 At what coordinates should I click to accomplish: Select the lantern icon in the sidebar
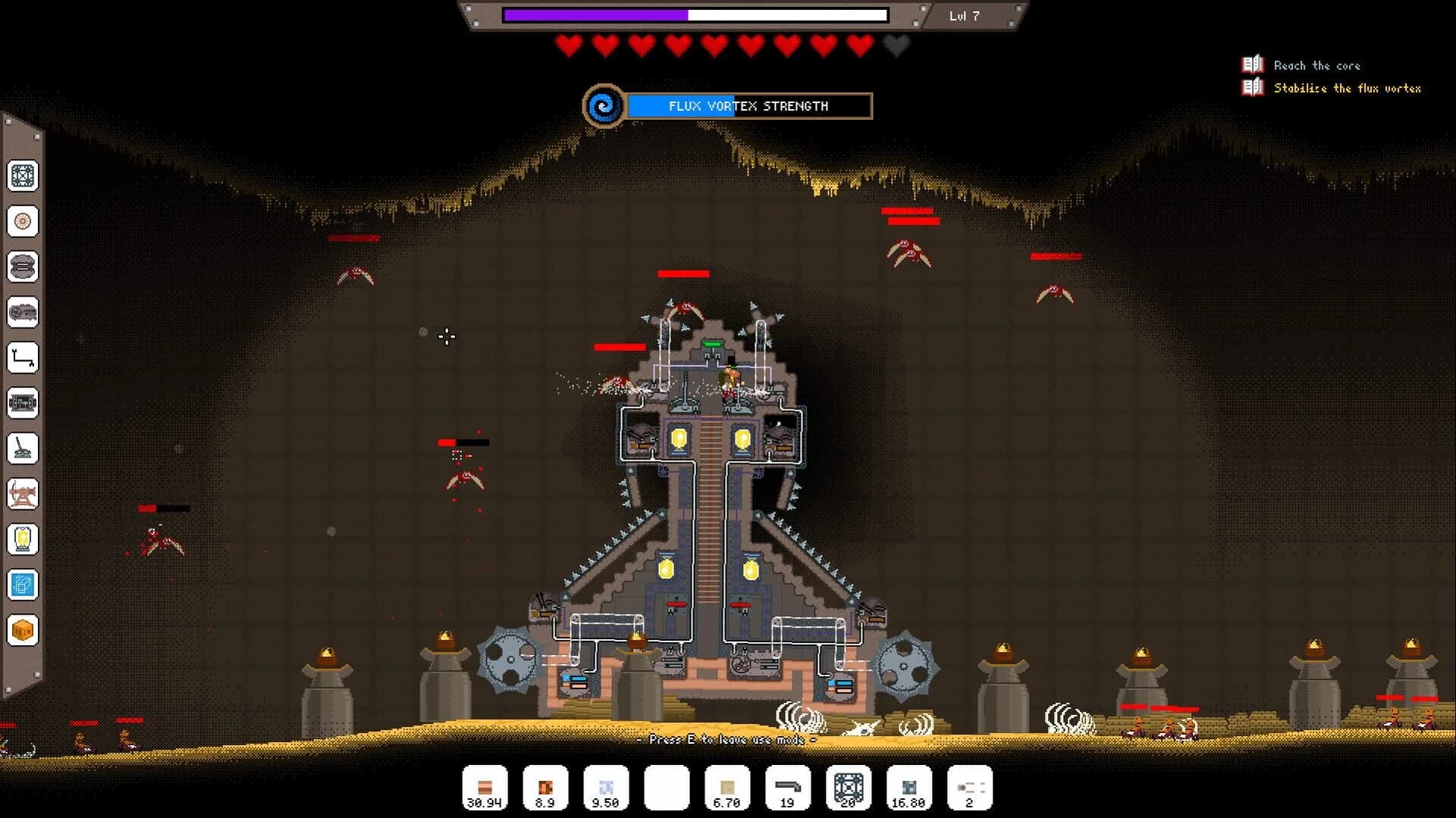click(x=24, y=538)
